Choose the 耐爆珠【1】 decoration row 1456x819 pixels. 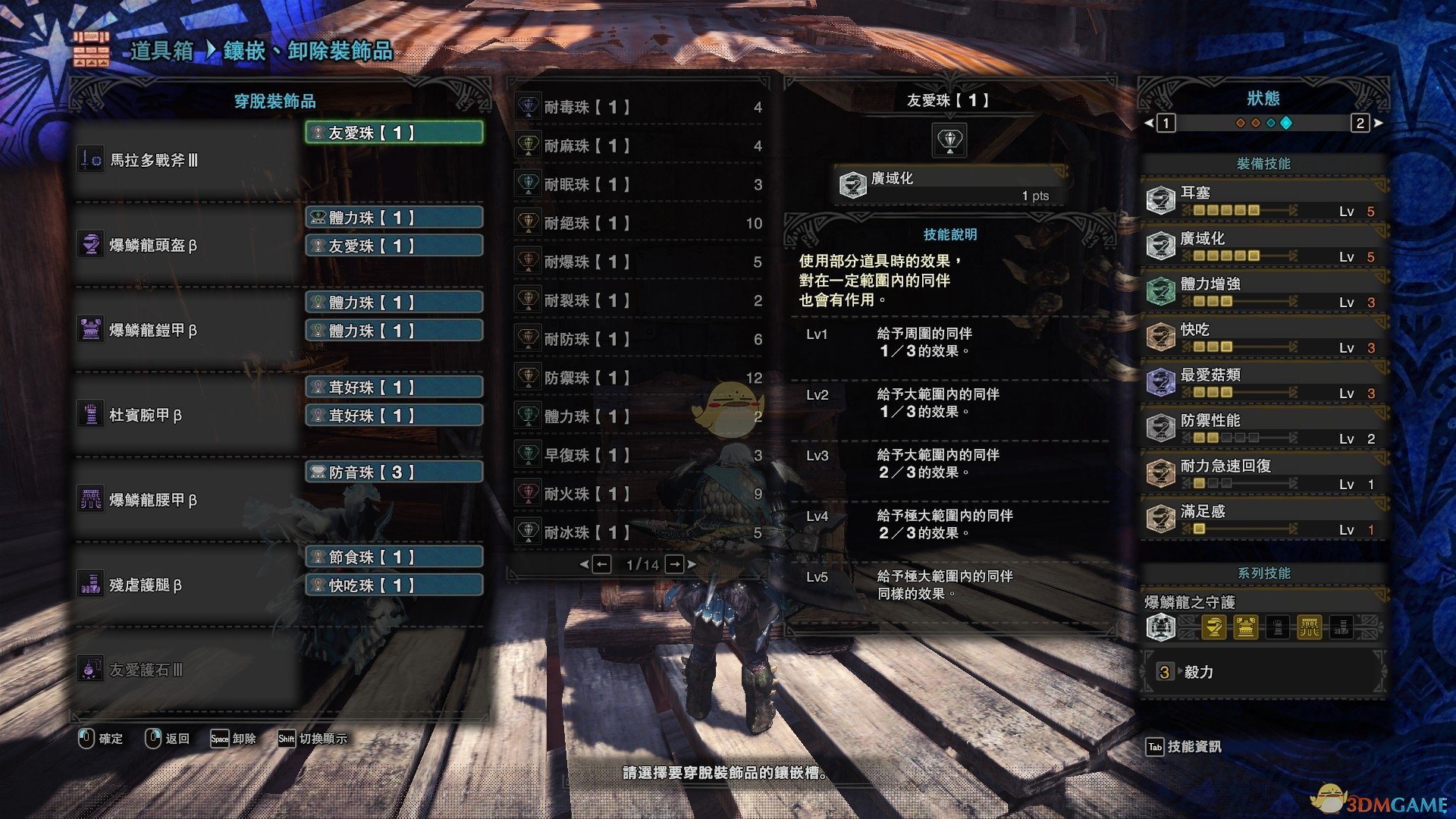[637, 262]
